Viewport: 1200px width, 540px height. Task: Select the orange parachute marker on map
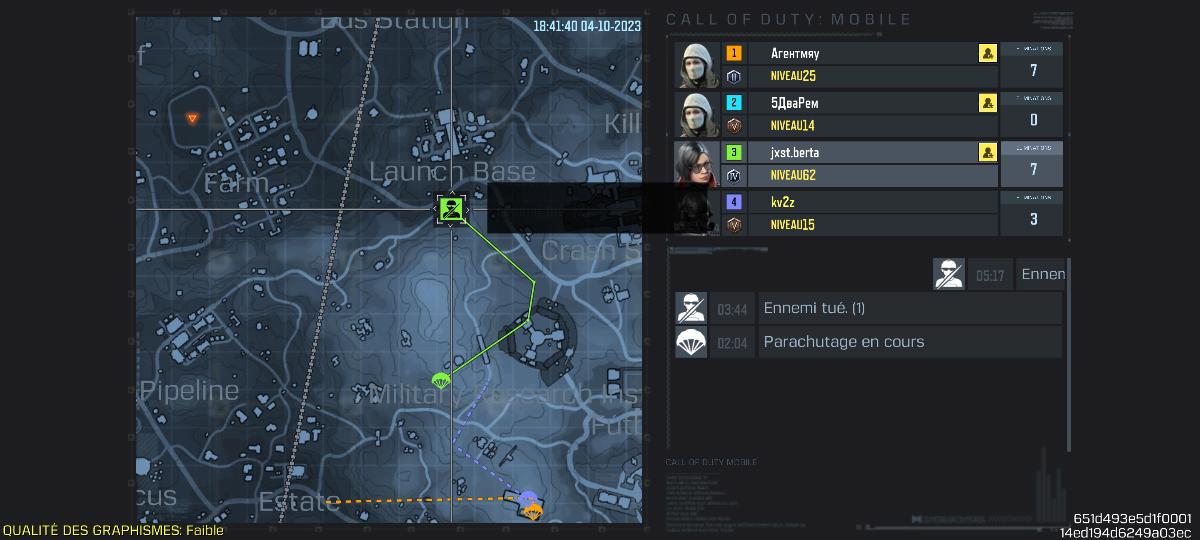click(533, 512)
